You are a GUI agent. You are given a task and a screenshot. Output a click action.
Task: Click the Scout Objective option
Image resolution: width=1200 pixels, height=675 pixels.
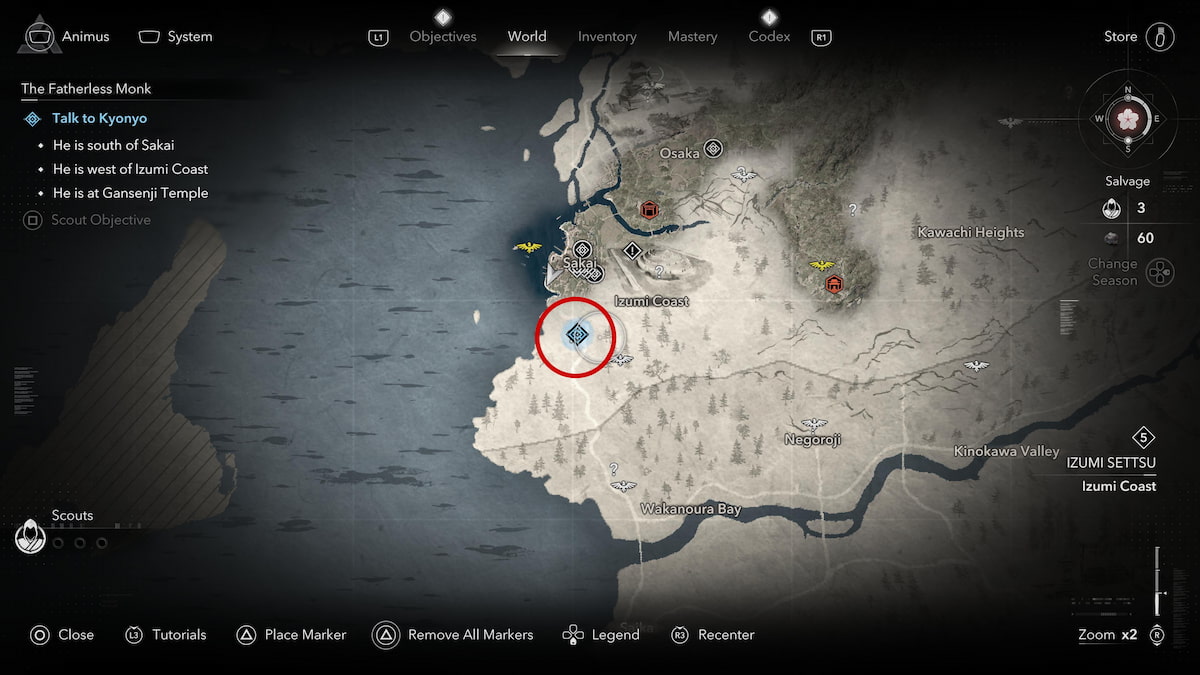click(100, 220)
